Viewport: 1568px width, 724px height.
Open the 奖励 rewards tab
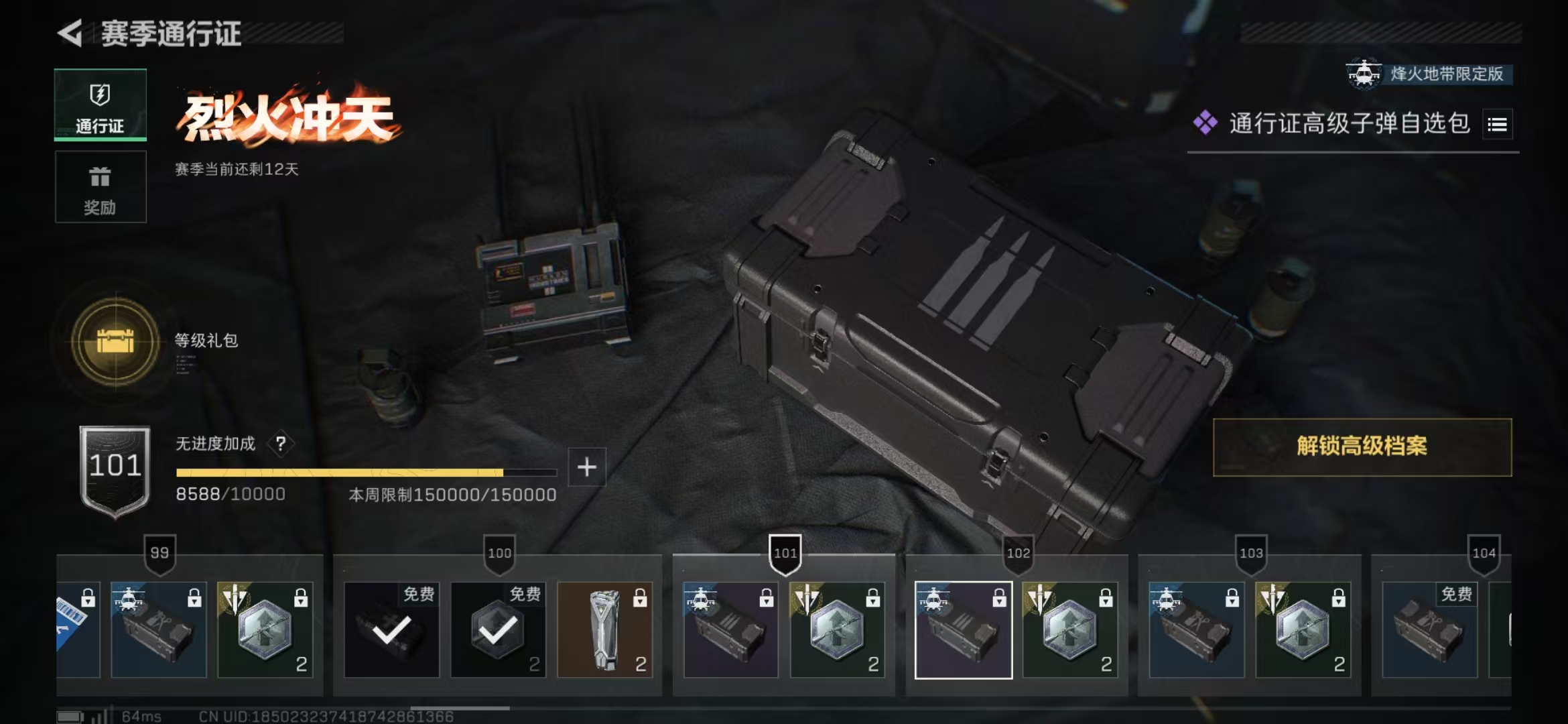point(101,187)
